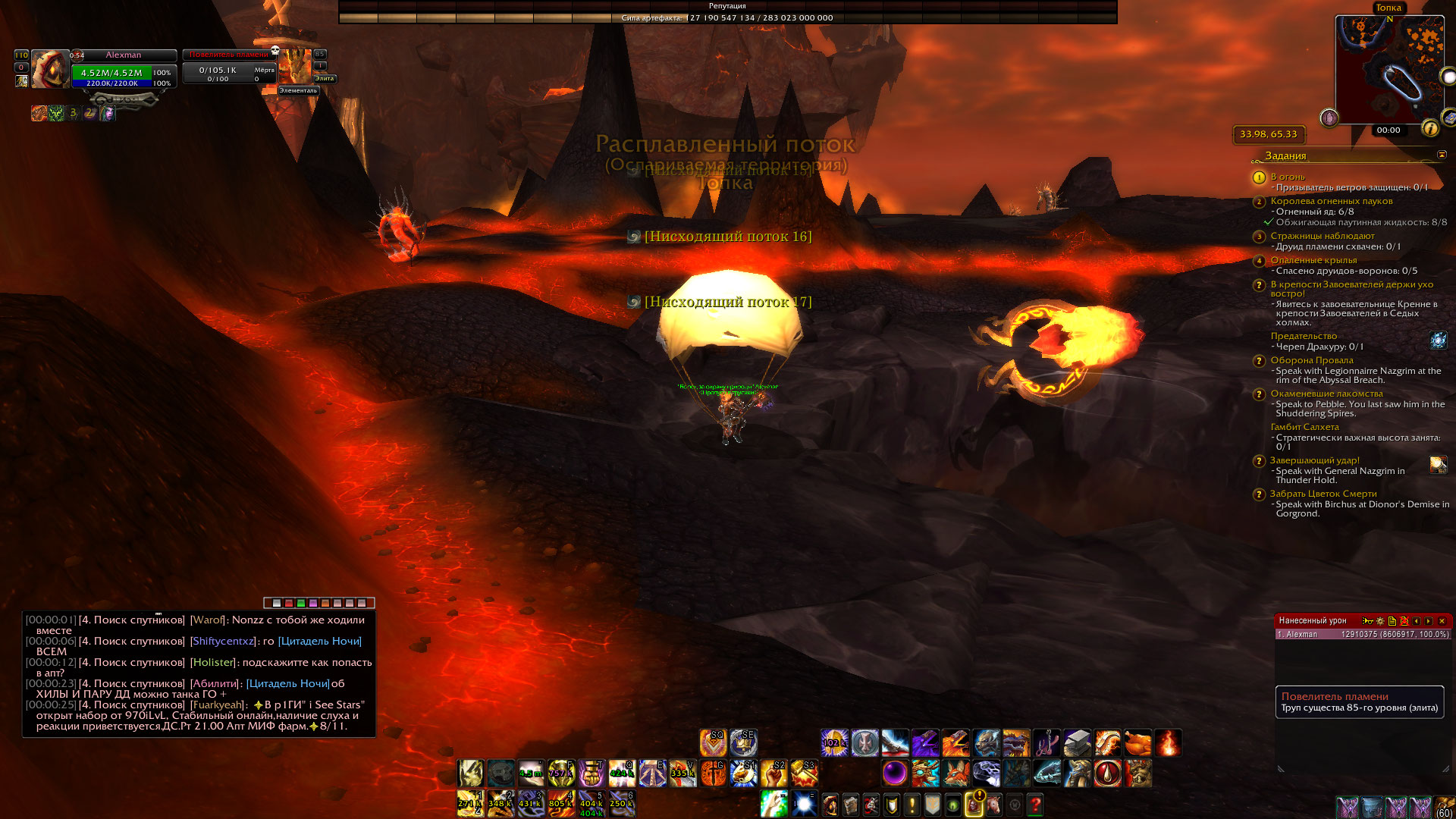Screen dimensions: 1456x819
Task: Activate the roast chicken food item
Action: 1137,743
